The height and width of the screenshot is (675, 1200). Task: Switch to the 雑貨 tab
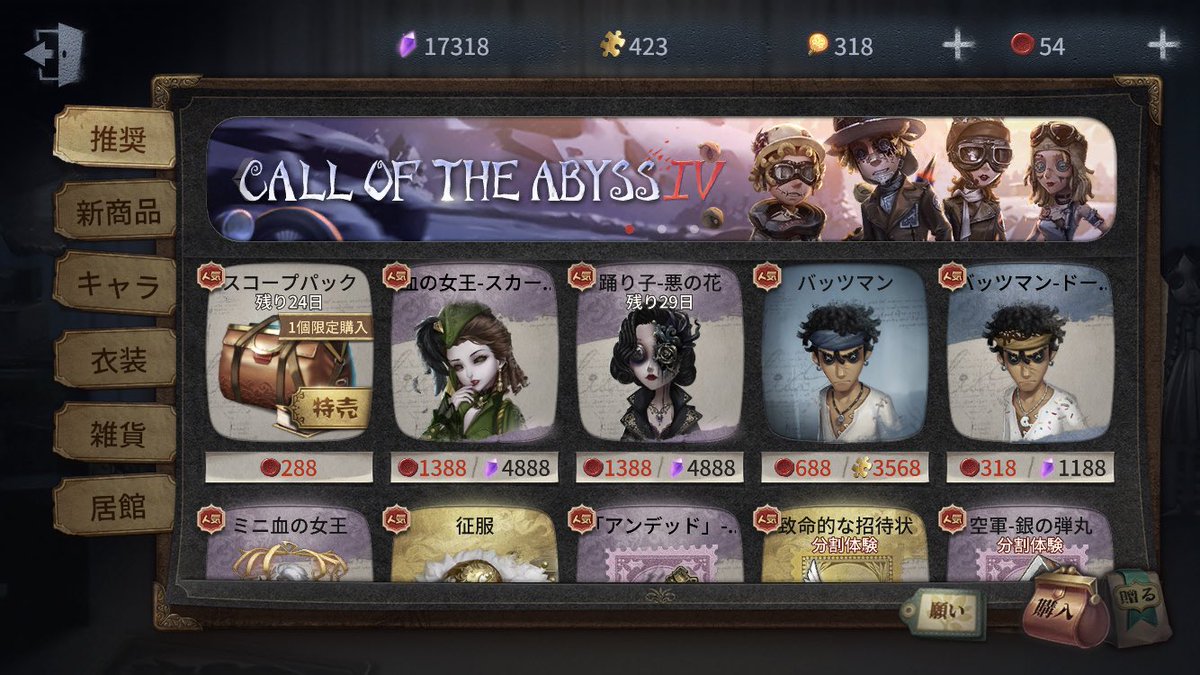point(118,433)
